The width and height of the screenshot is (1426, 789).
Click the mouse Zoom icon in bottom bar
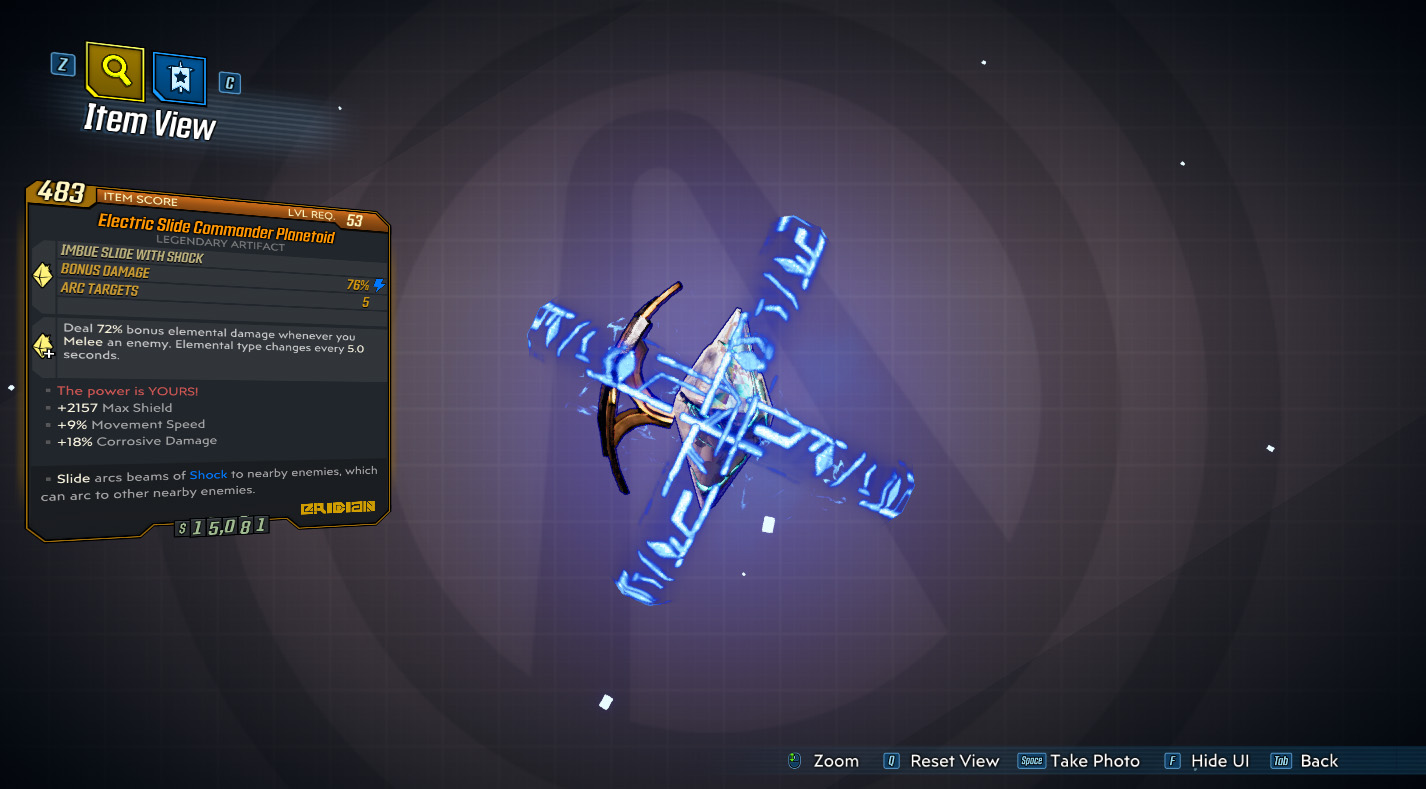(x=793, y=760)
